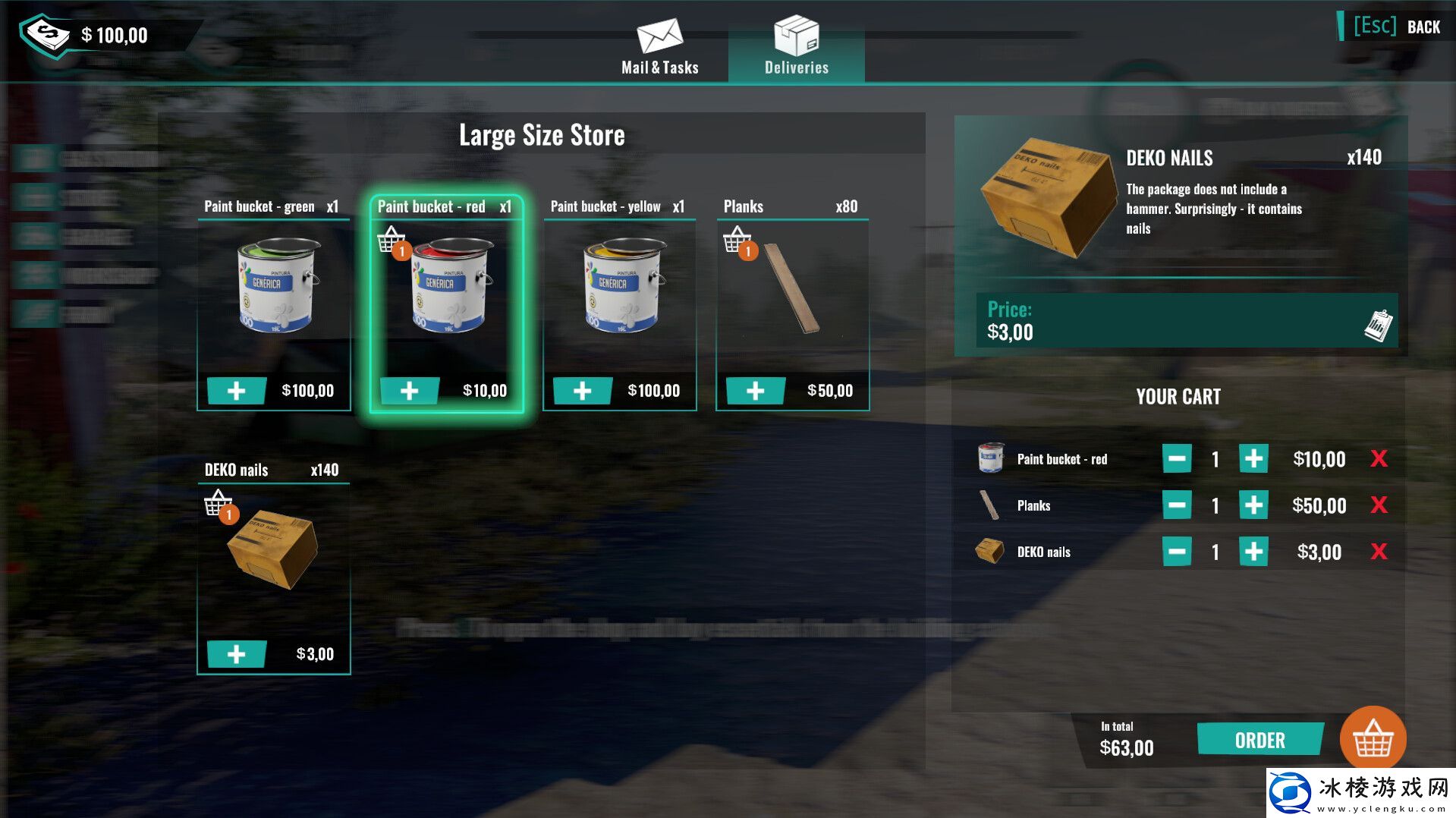This screenshot has width=1456, height=818.
Task: Increase red paint bucket quantity in cart
Action: tap(1253, 459)
